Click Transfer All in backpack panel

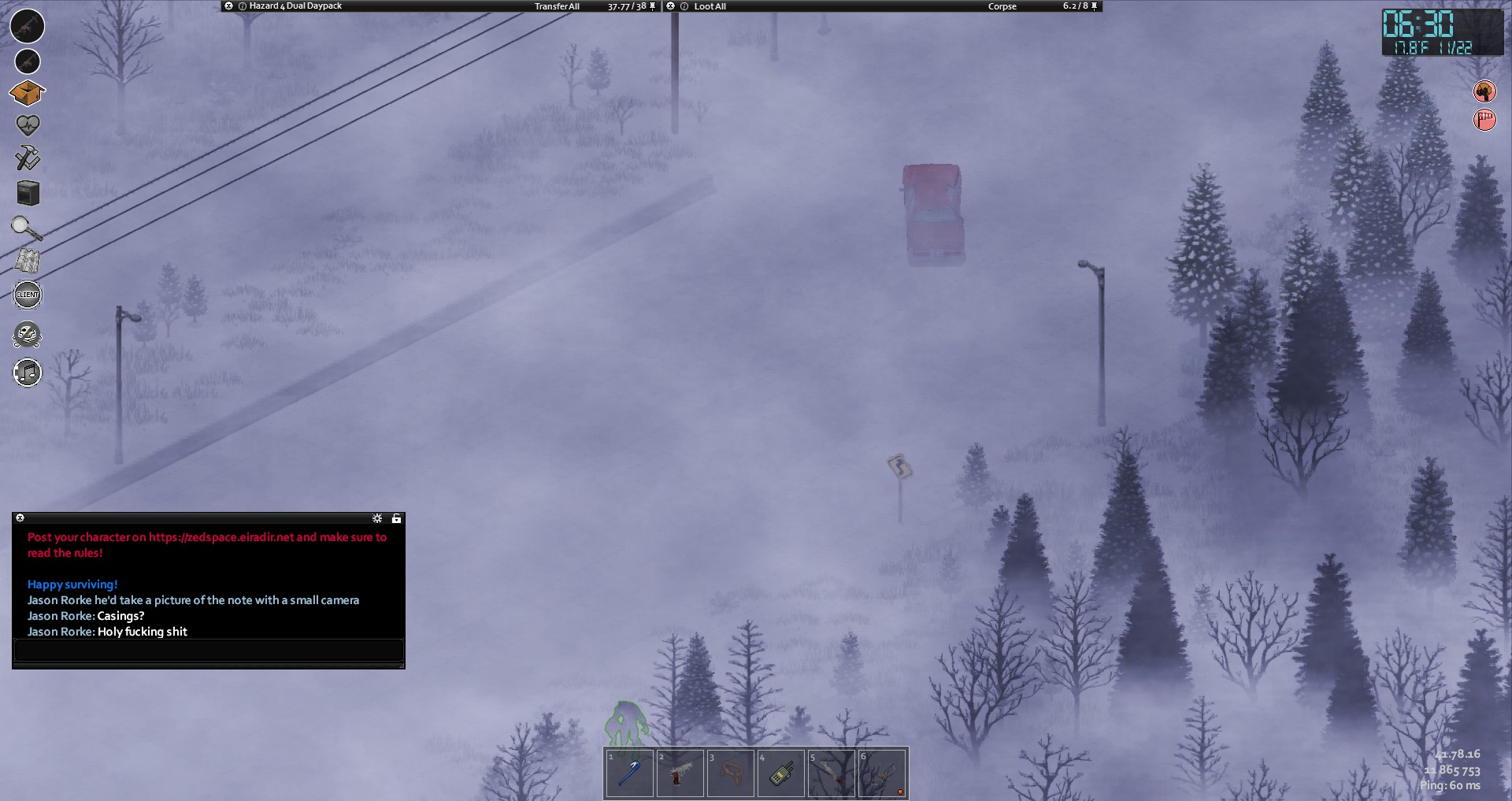point(557,6)
